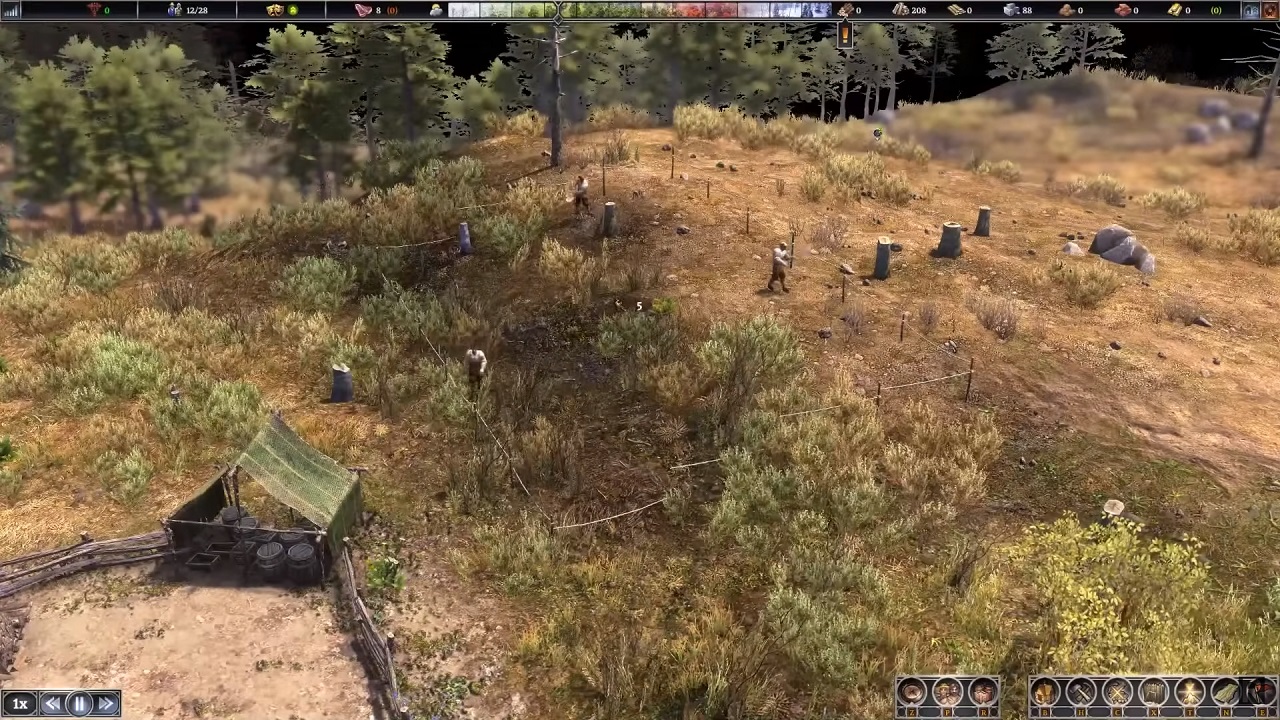The image size is (1280, 720).
Task: Activate the rightmost red bottom-bar icon
Action: 1260,692
